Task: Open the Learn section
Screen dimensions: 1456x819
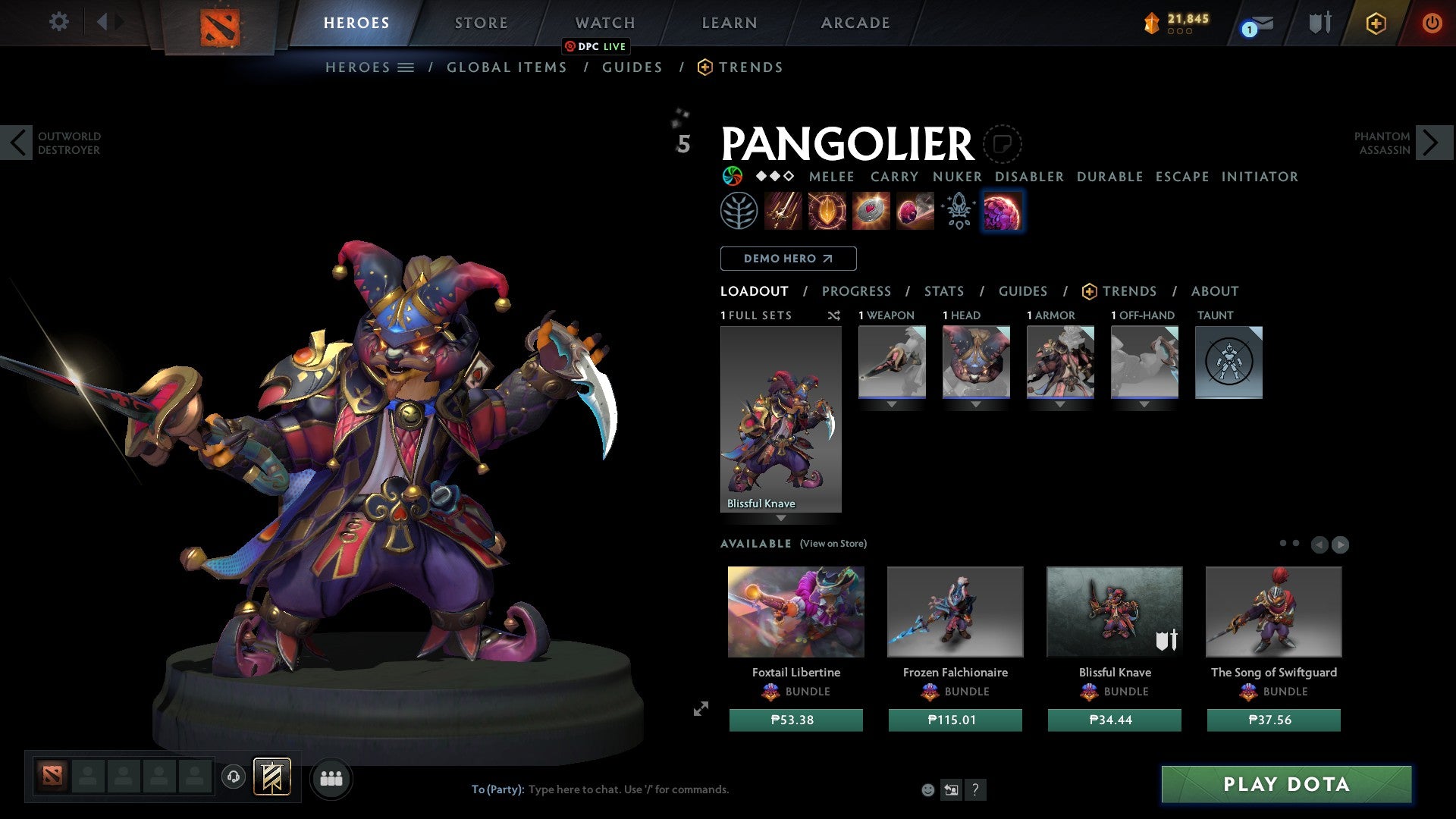Action: [729, 23]
